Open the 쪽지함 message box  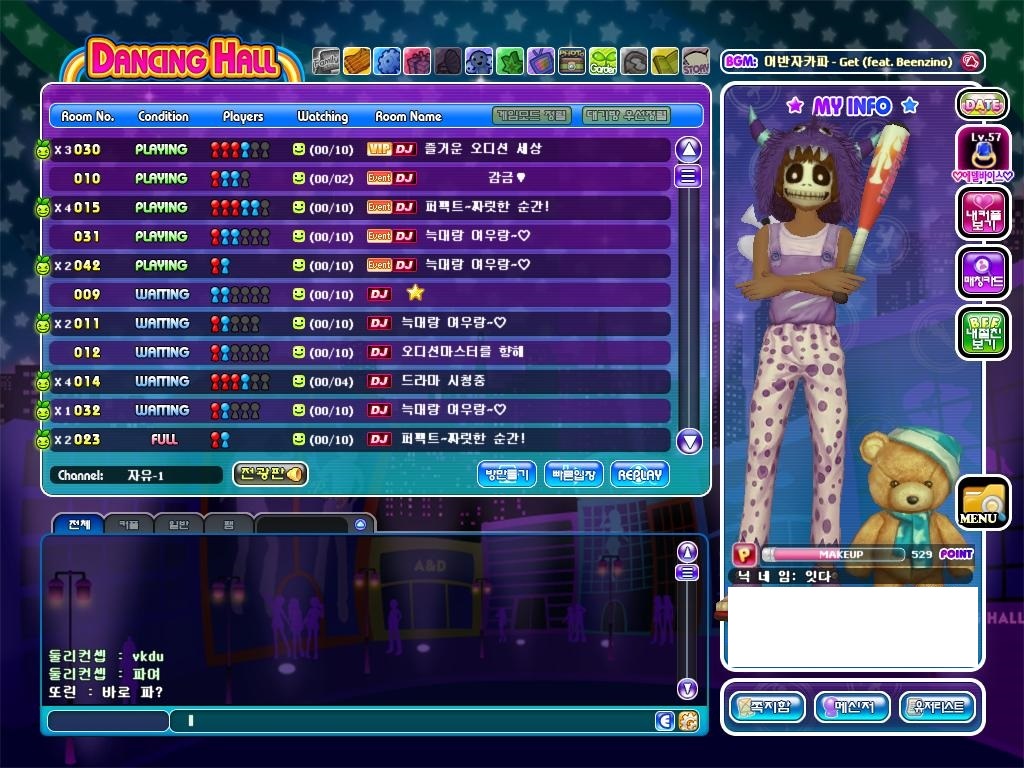tap(767, 707)
